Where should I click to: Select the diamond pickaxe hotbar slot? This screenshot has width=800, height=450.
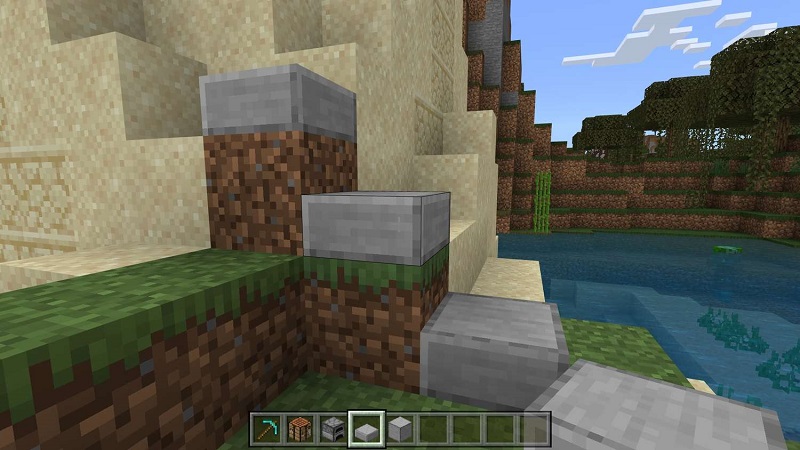pos(264,427)
